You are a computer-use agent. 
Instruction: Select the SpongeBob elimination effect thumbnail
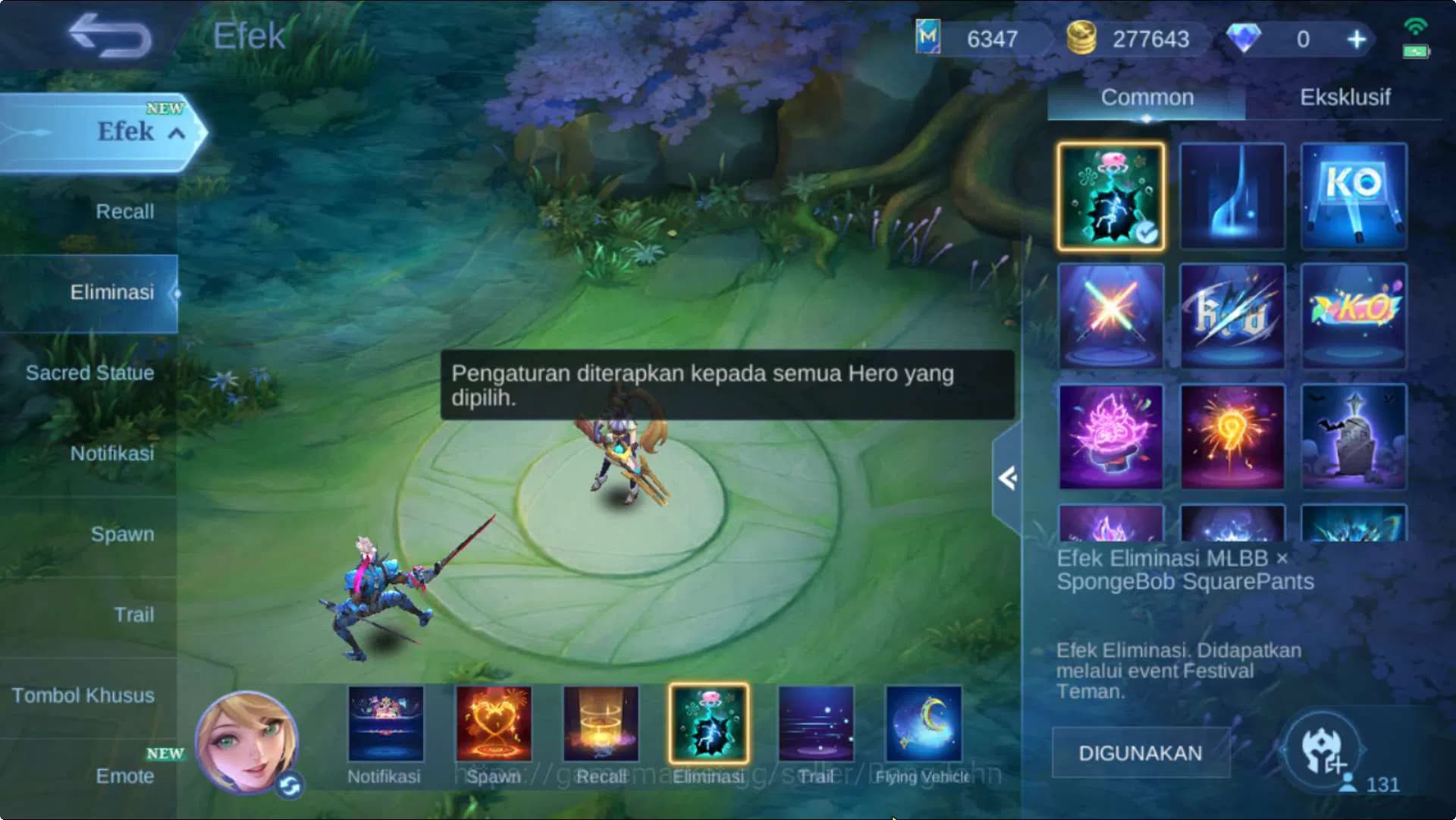tap(1110, 196)
